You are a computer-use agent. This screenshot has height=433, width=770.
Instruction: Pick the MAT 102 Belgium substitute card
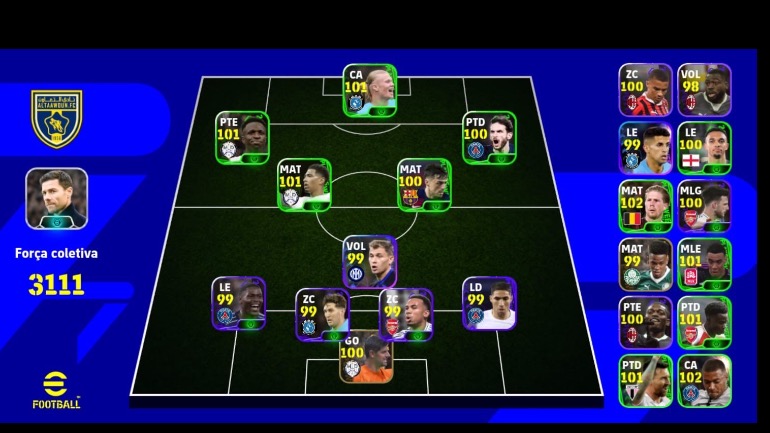[x=645, y=206]
